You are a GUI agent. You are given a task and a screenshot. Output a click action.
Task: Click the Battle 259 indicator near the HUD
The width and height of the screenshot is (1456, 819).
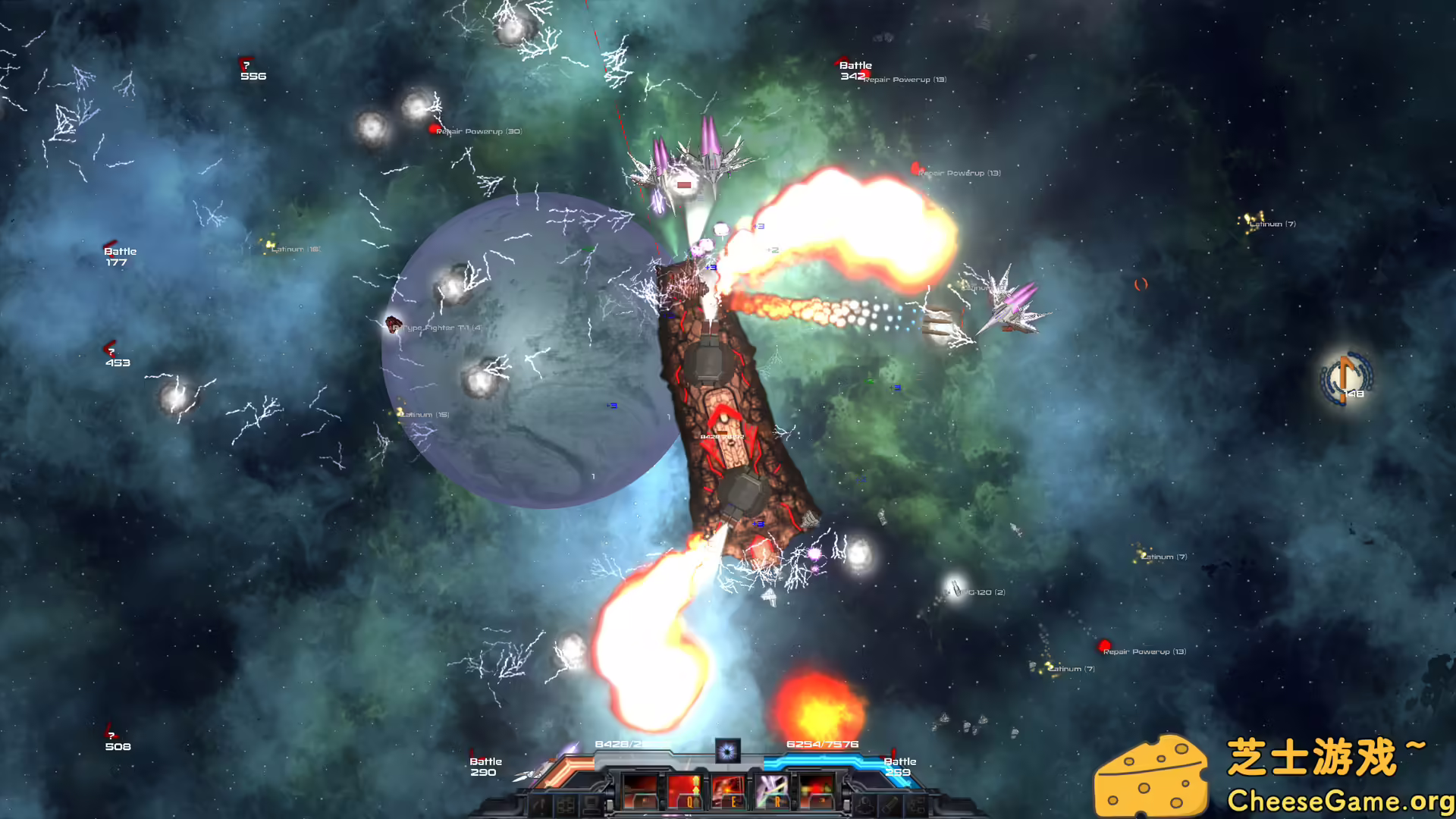[901, 767]
